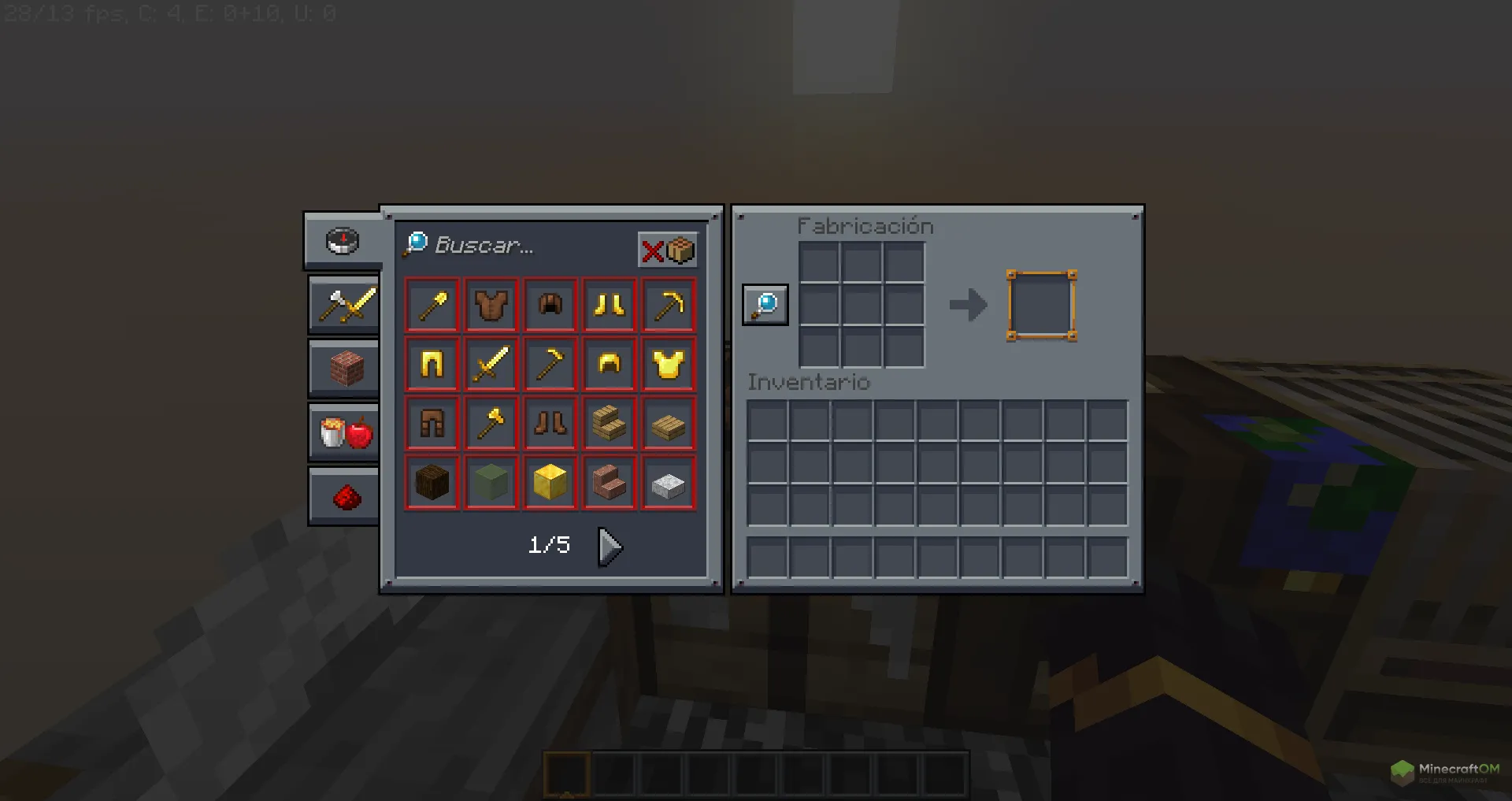Viewport: 1512px width, 801px height.
Task: Choose the leather tunic recipe
Action: coord(491,305)
